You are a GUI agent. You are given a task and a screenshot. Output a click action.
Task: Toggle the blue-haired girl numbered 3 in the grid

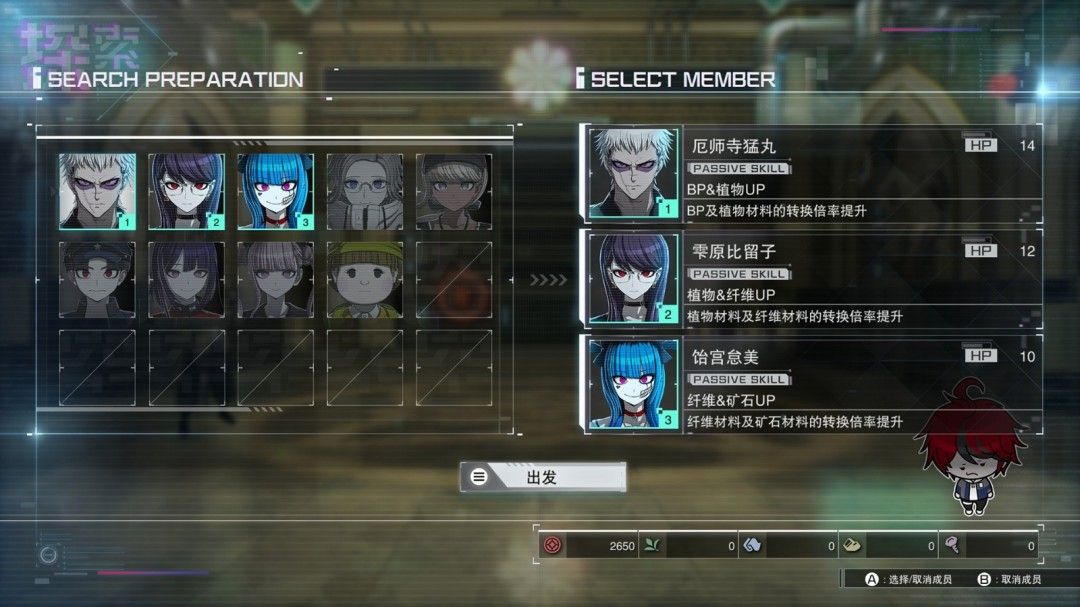[x=275, y=191]
